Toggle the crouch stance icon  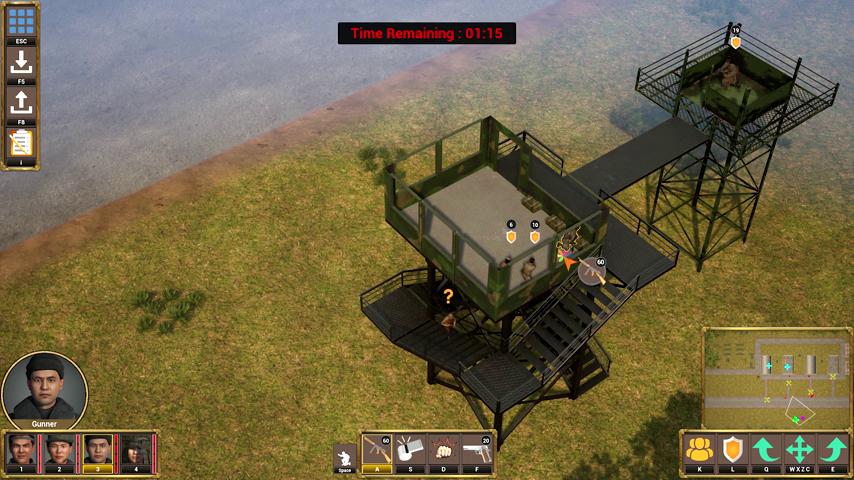pyautogui.click(x=345, y=455)
